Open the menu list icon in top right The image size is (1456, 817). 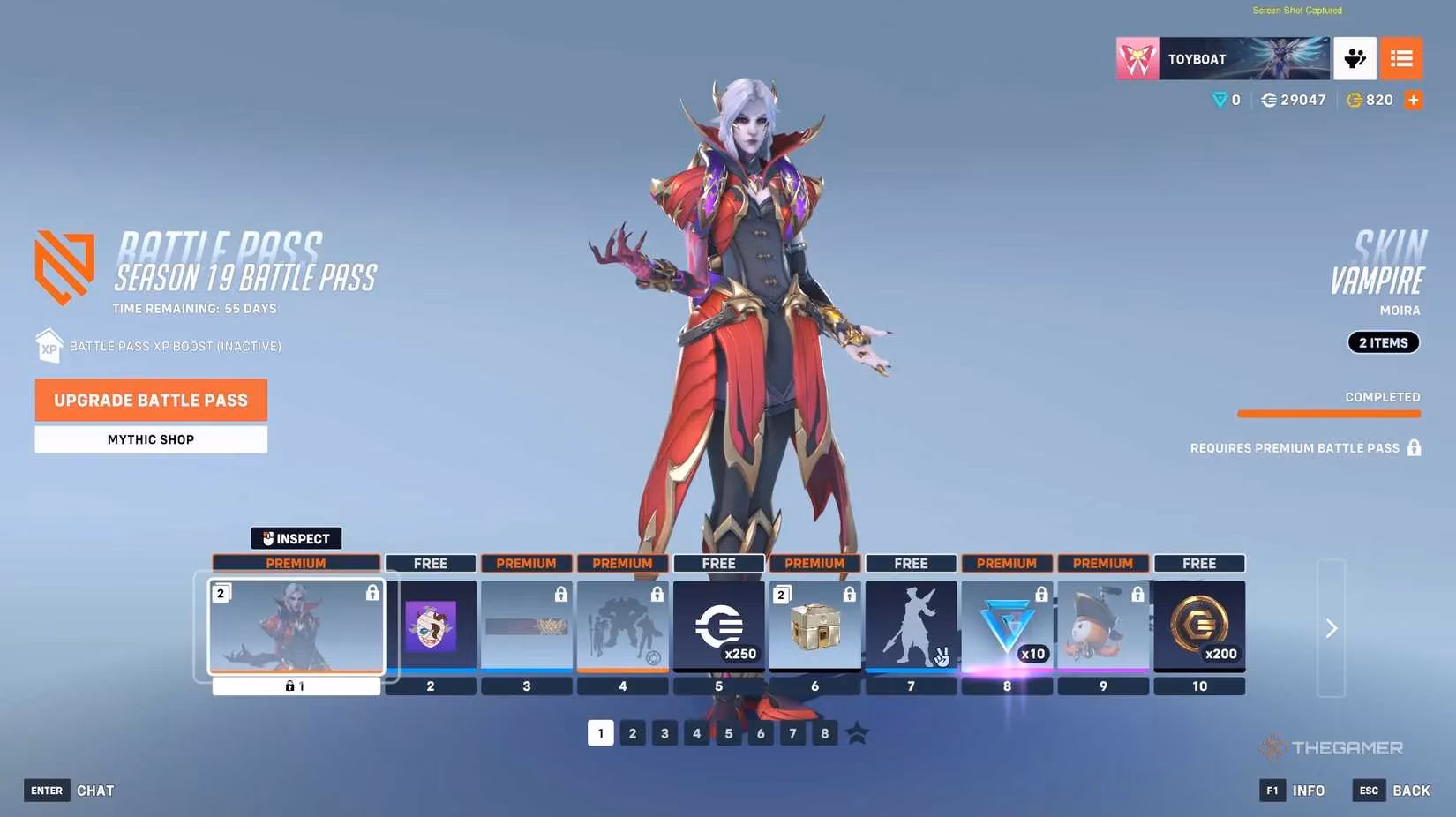tap(1401, 57)
